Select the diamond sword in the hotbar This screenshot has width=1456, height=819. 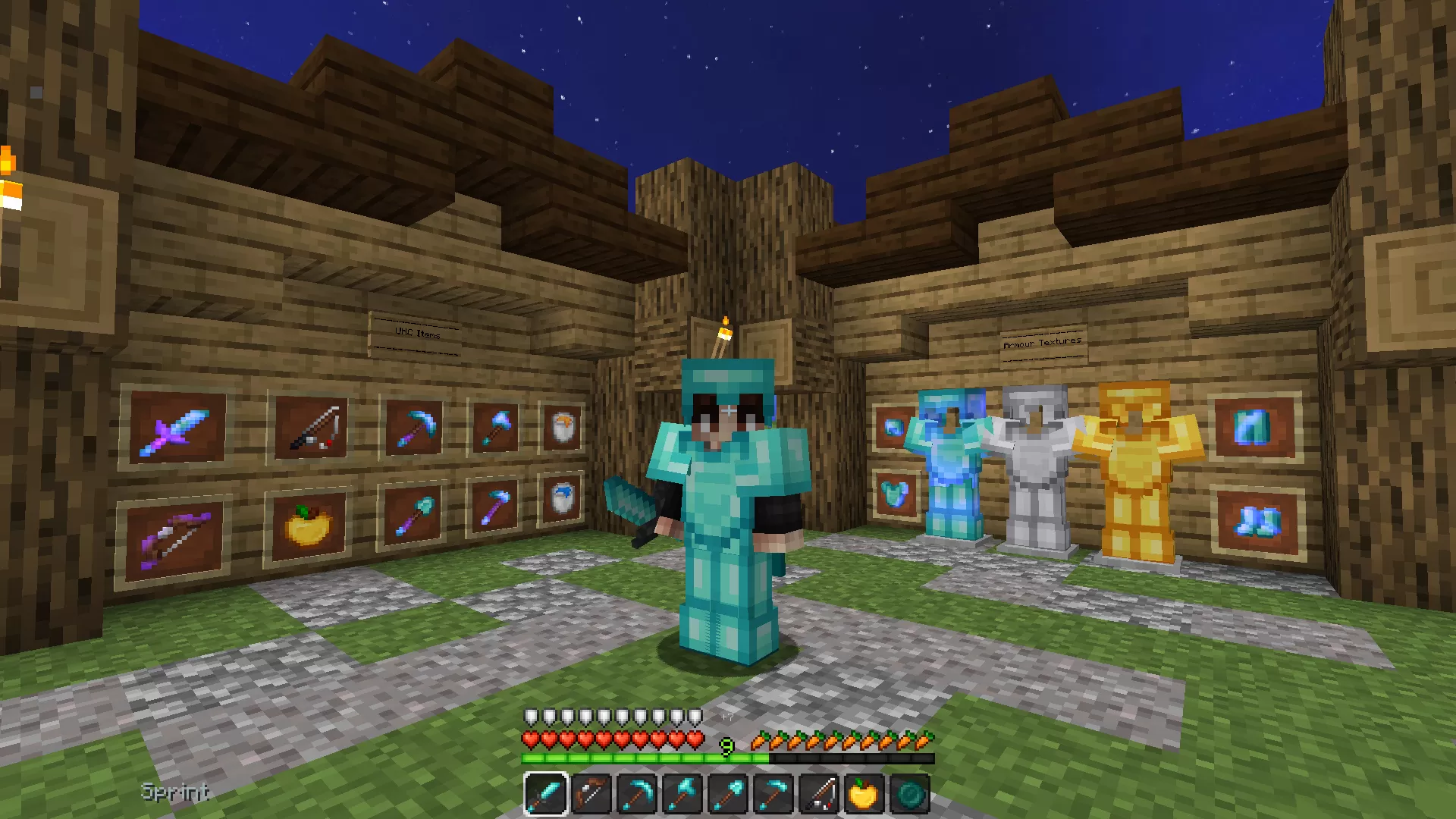(545, 793)
